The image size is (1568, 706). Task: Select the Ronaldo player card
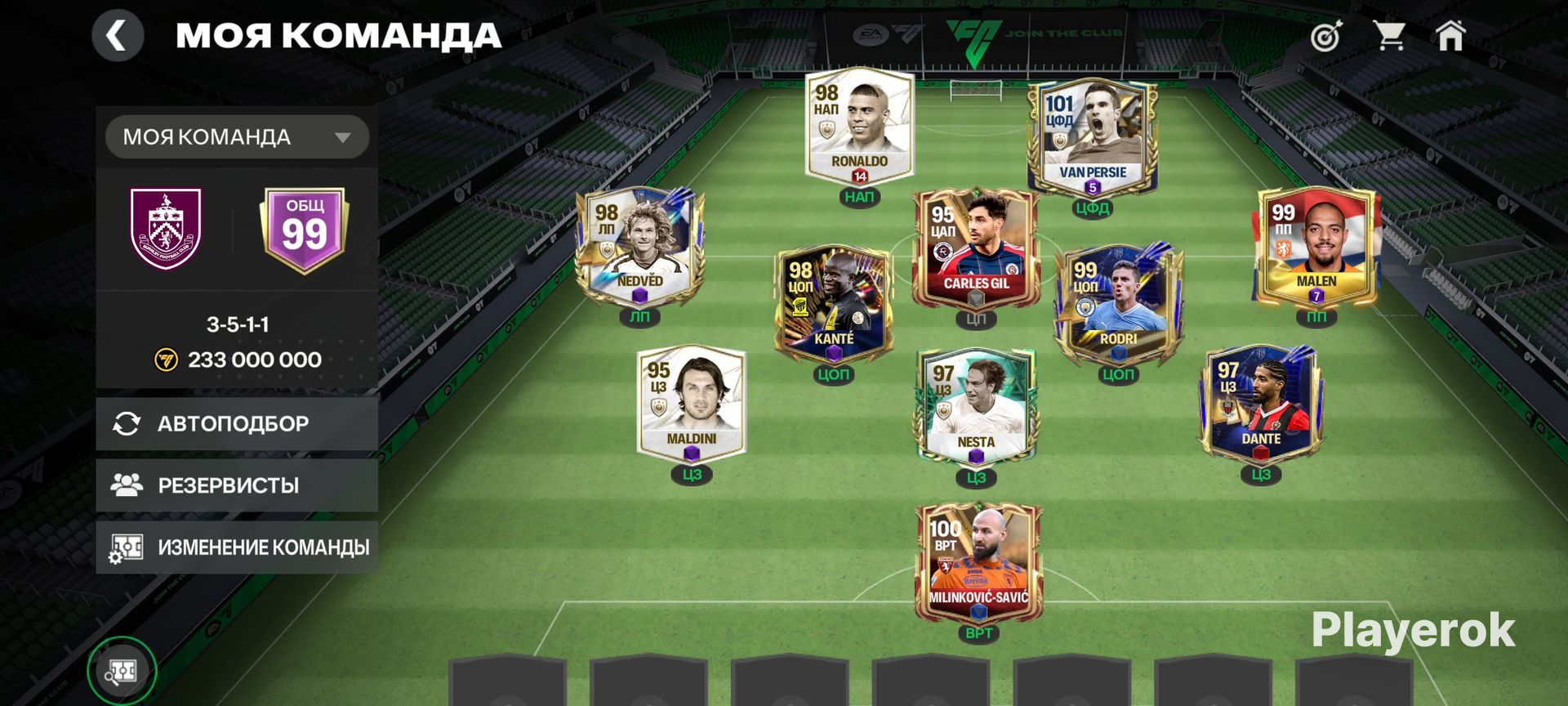[x=859, y=127]
